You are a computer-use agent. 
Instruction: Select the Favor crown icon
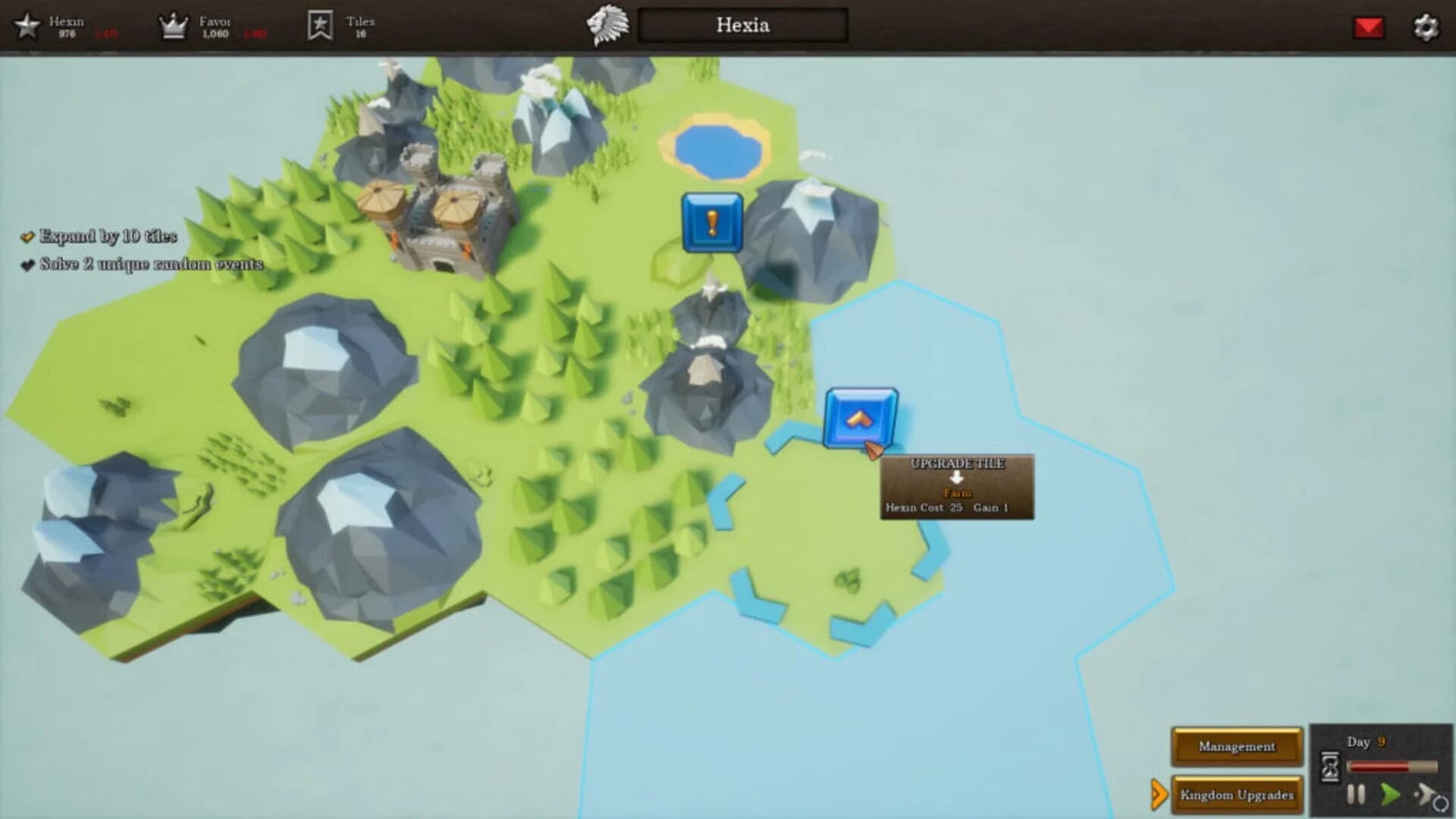174,24
